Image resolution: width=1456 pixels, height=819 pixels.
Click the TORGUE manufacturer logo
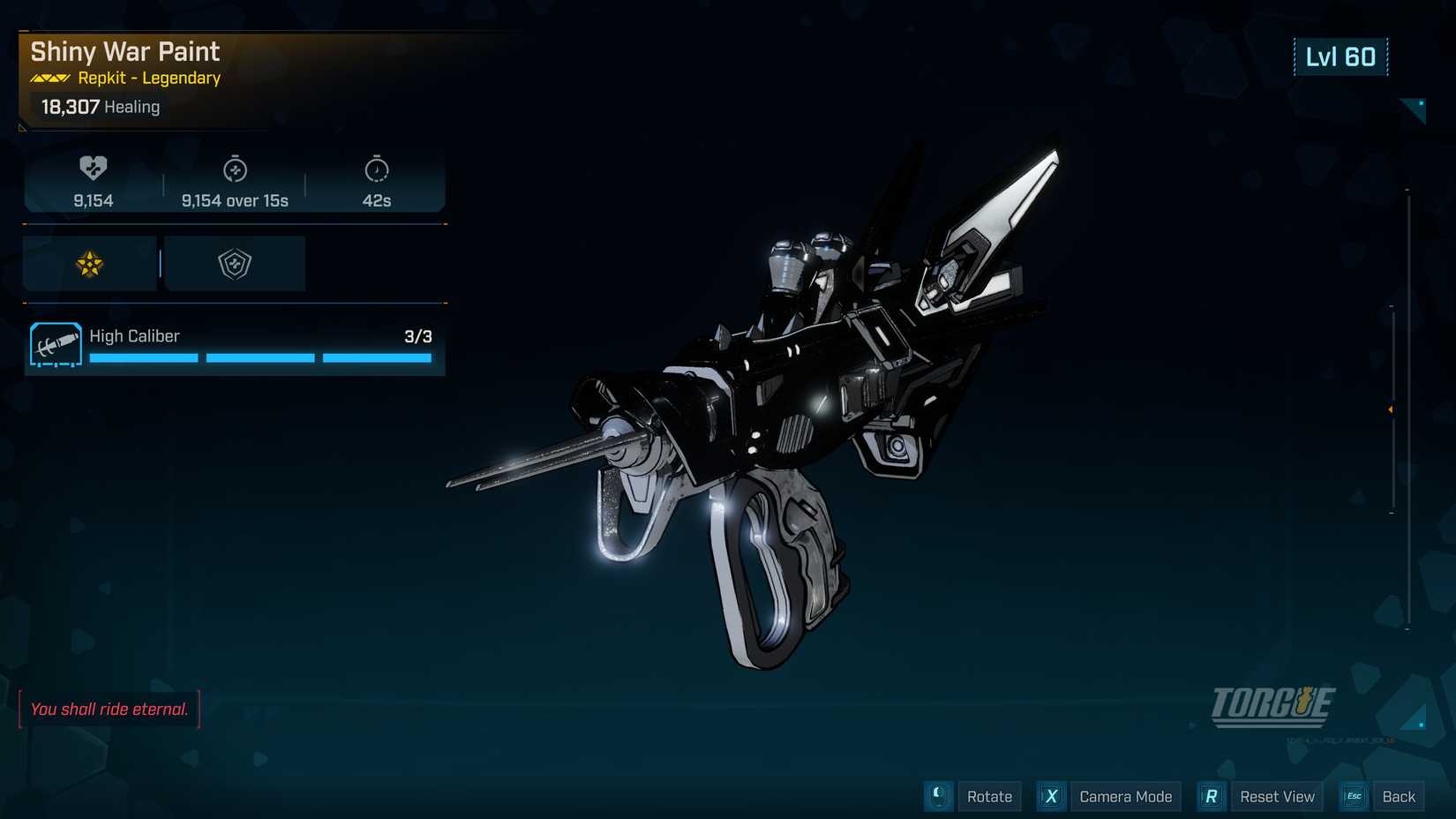tap(1274, 704)
